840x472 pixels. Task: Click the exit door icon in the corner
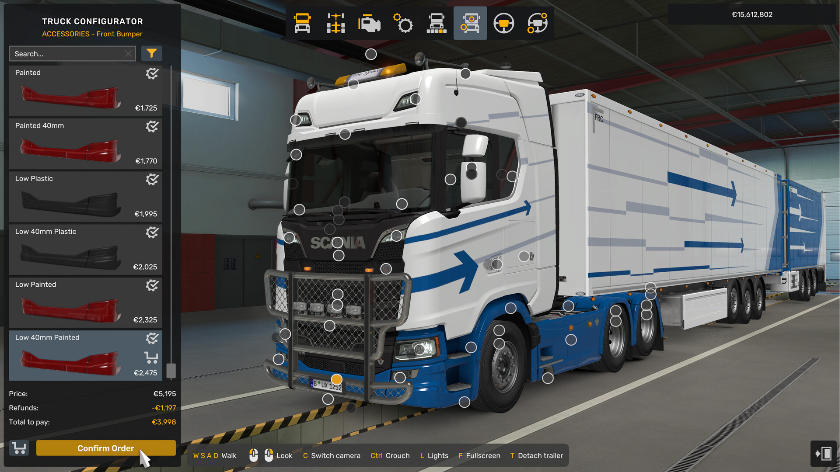click(x=824, y=452)
